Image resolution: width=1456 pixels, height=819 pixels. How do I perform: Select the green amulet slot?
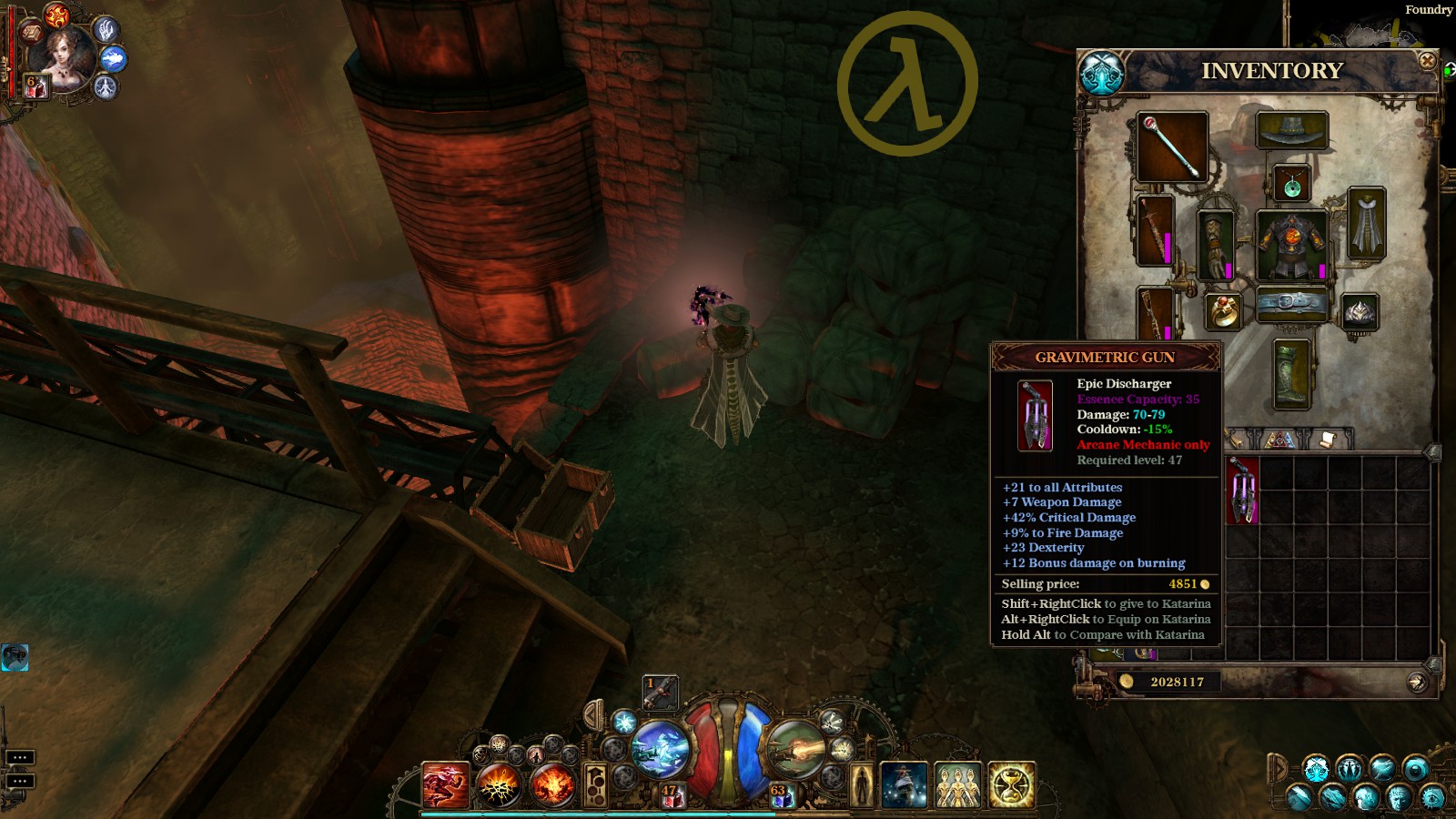(1291, 185)
